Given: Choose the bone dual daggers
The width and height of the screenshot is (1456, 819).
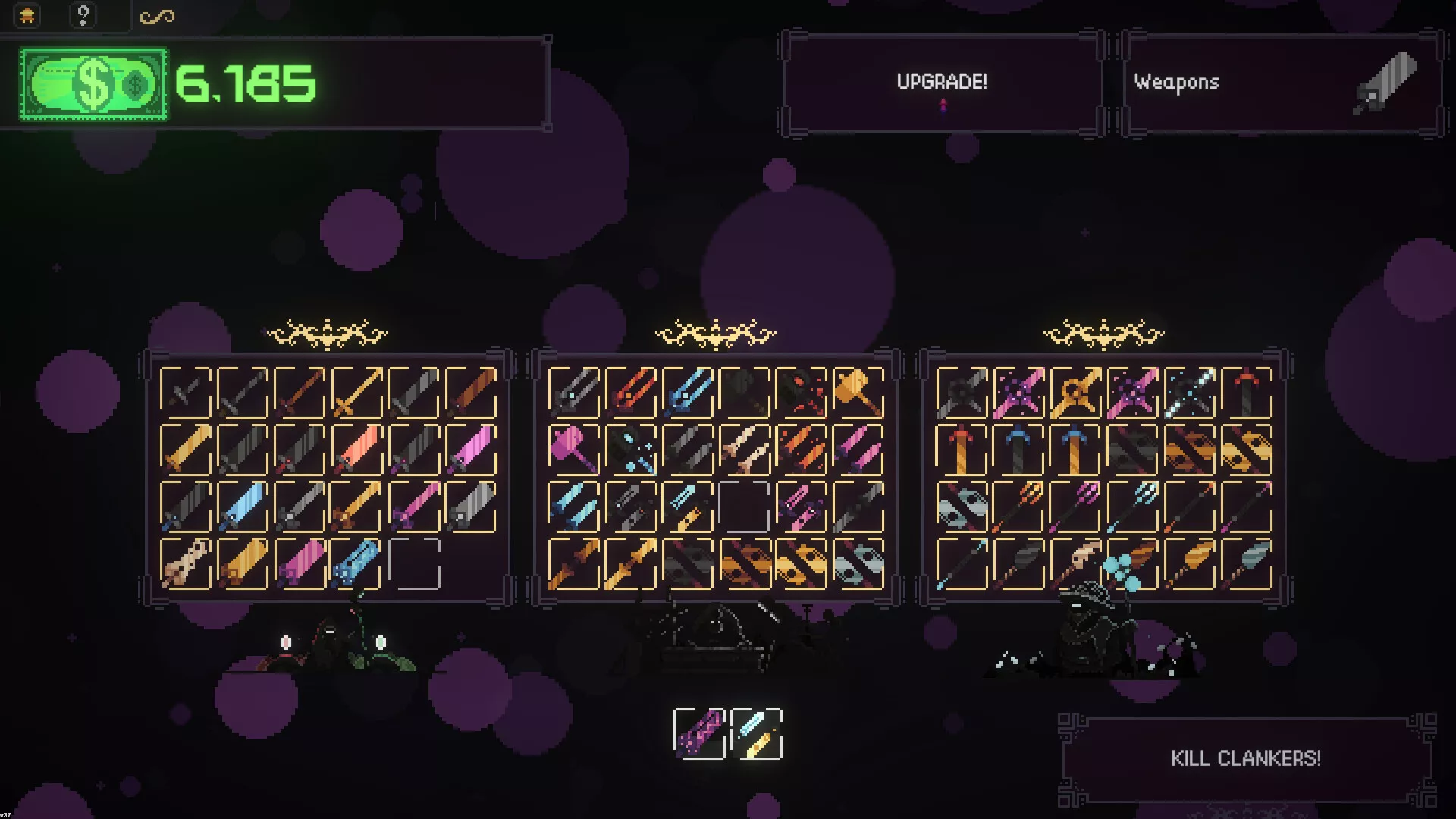Looking at the screenshot, I should click(744, 449).
